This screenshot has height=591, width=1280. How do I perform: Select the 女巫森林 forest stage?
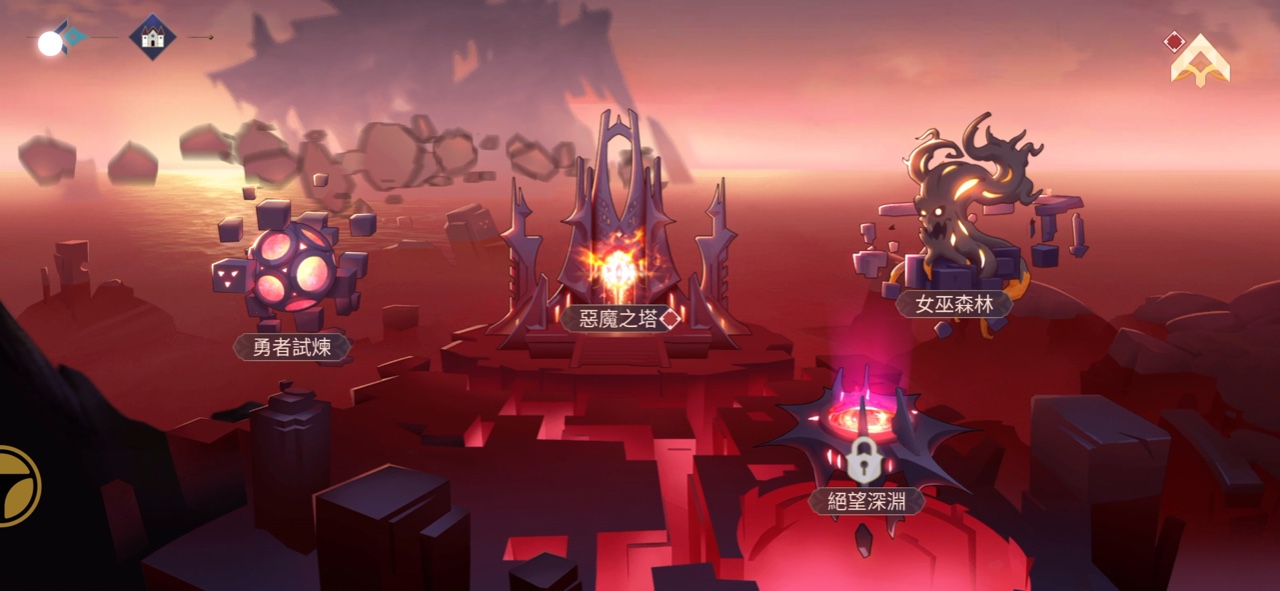click(953, 303)
